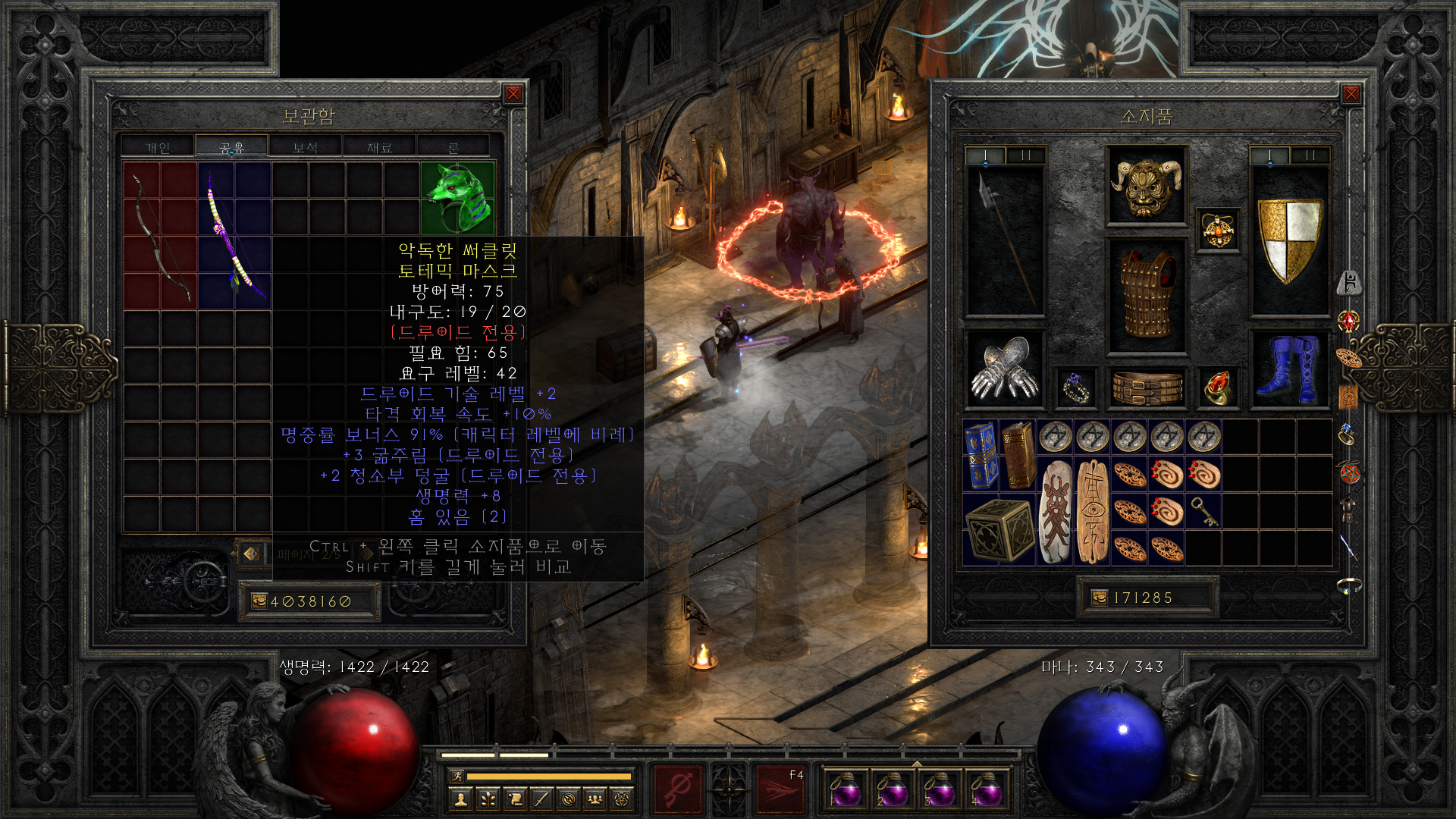Close the inventory panel
Image resolution: width=1456 pixels, height=819 pixels.
[1351, 94]
